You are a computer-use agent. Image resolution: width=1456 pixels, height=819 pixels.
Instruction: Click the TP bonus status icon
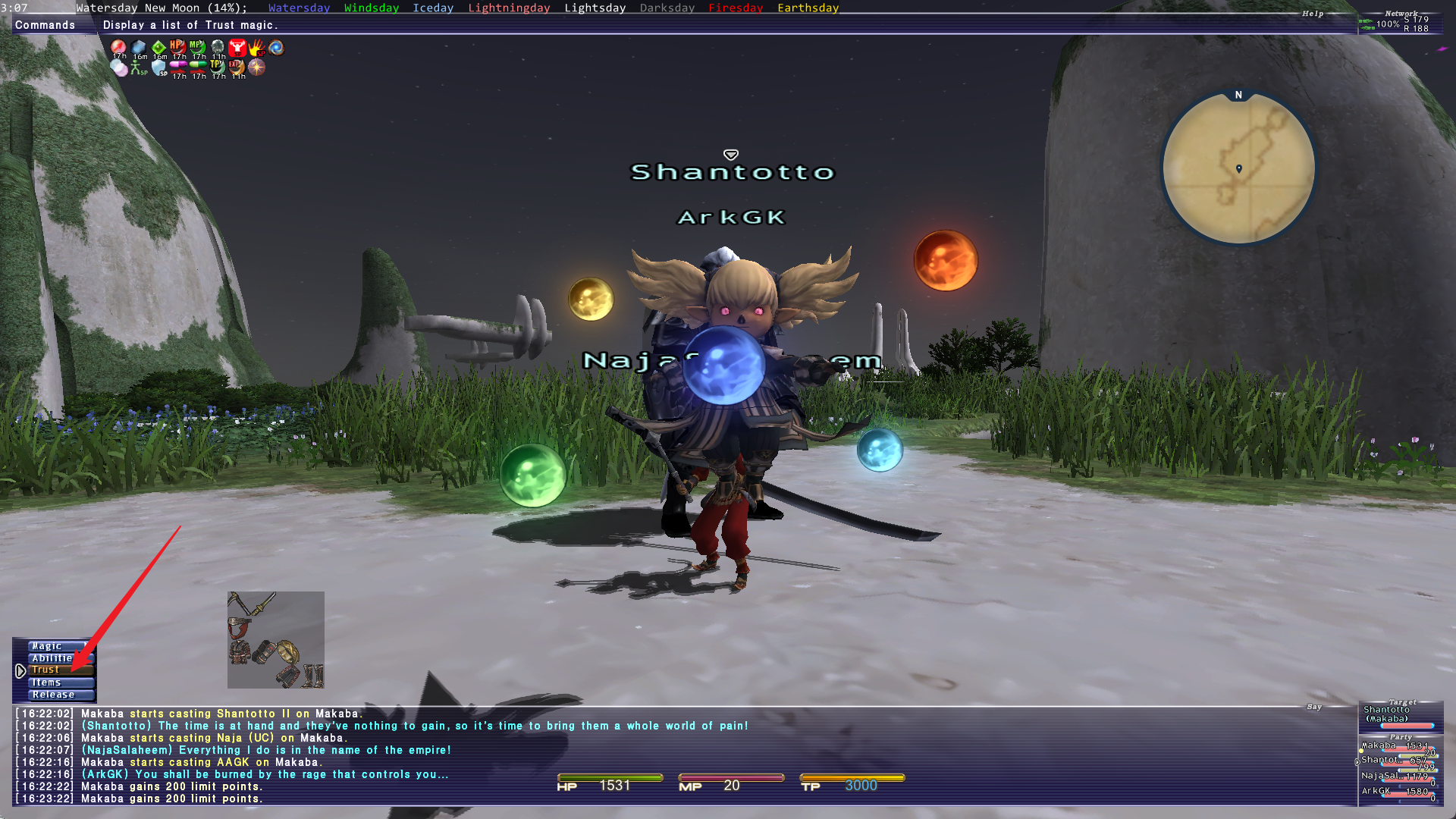point(218,67)
